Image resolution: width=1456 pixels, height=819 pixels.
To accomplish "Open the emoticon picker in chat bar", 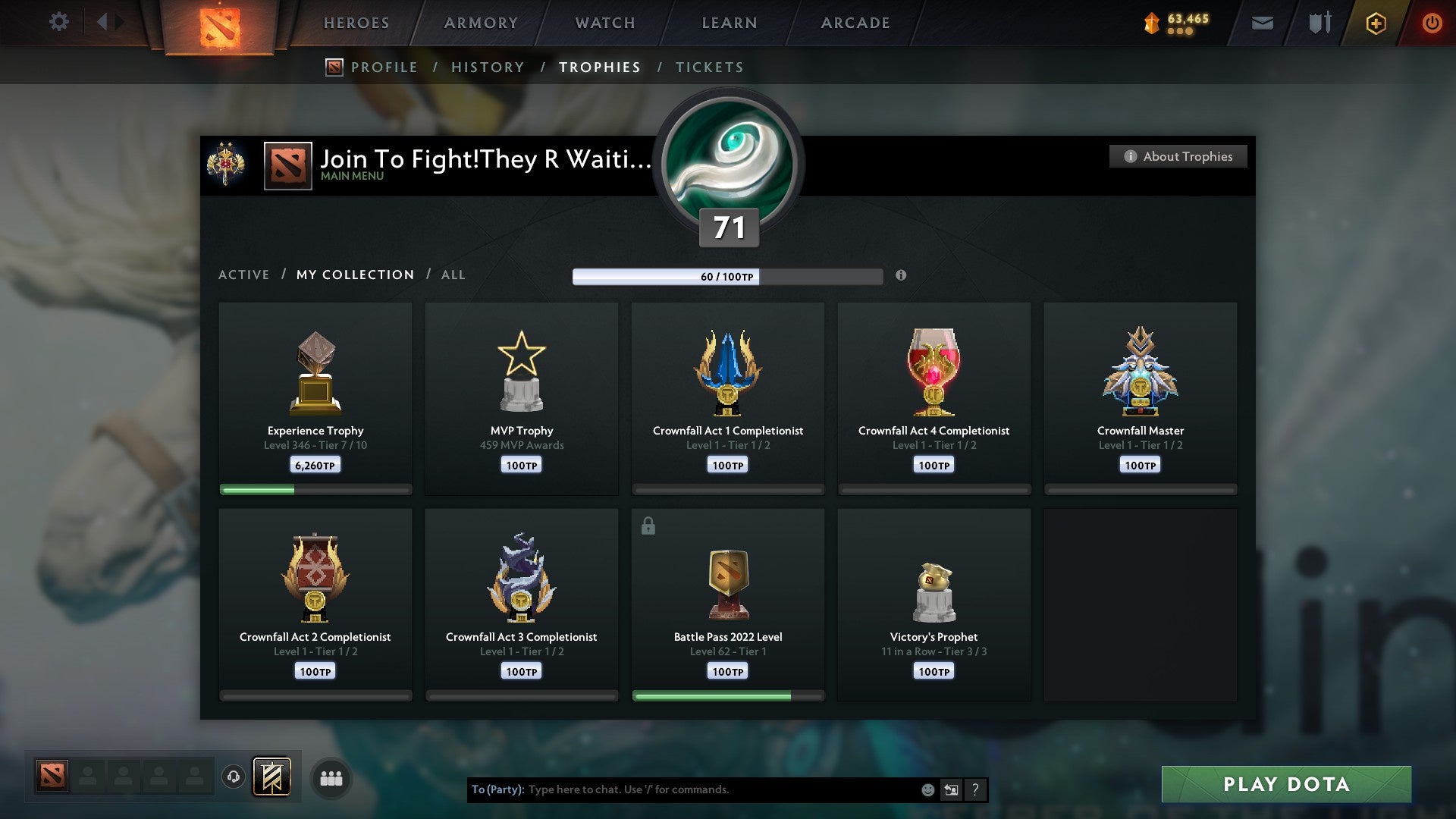I will (927, 789).
